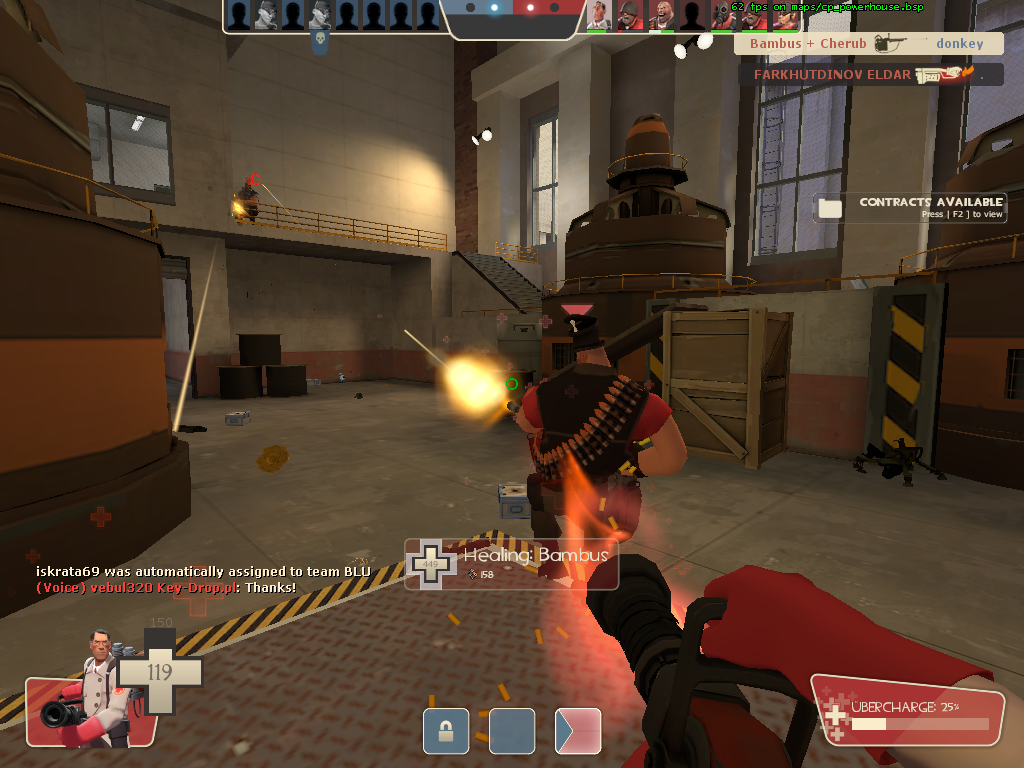Click the blue skull icon under team portraits
This screenshot has height=768, width=1024.
click(x=320, y=42)
